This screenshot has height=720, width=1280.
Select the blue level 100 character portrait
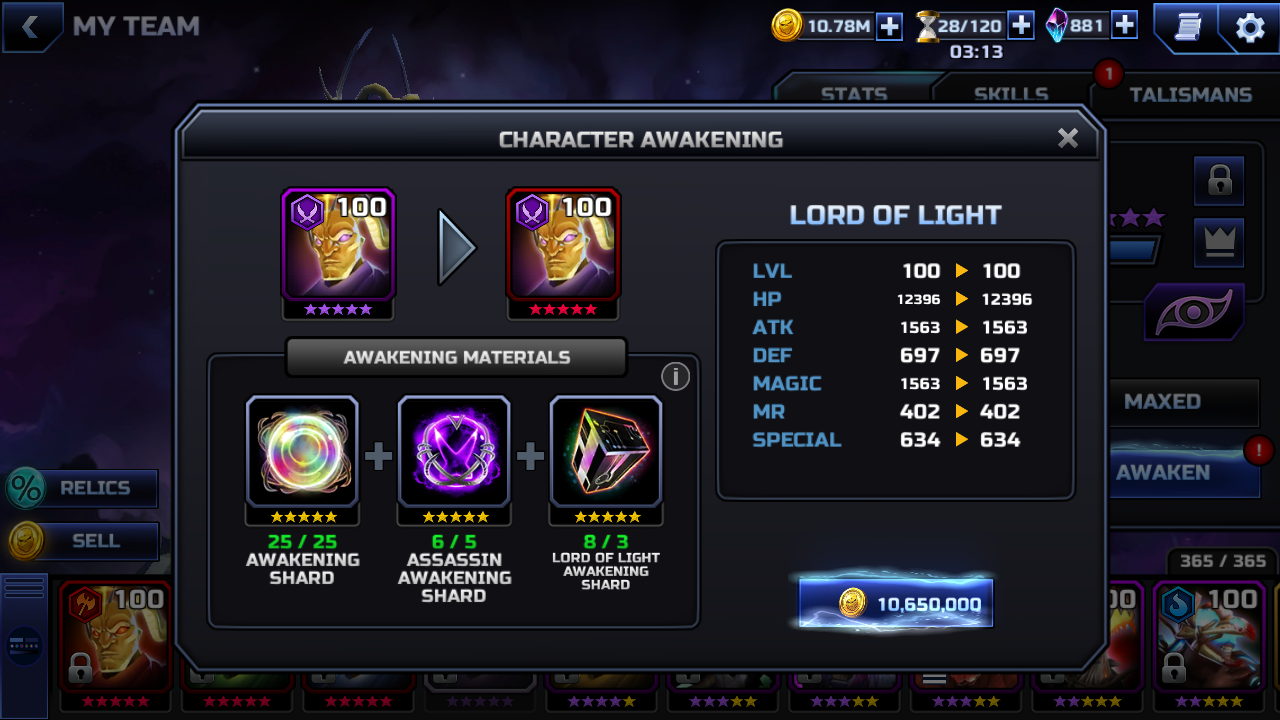1208,635
